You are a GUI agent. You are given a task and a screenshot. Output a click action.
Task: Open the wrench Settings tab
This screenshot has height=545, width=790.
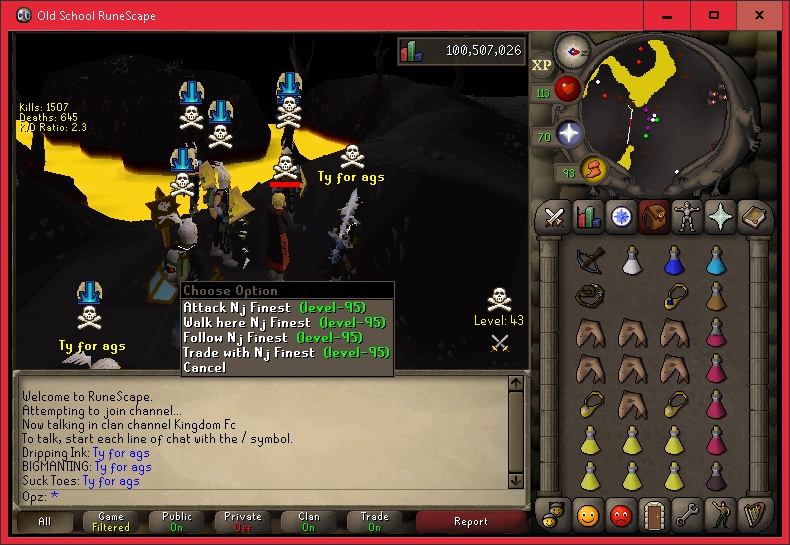pyautogui.click(x=685, y=514)
